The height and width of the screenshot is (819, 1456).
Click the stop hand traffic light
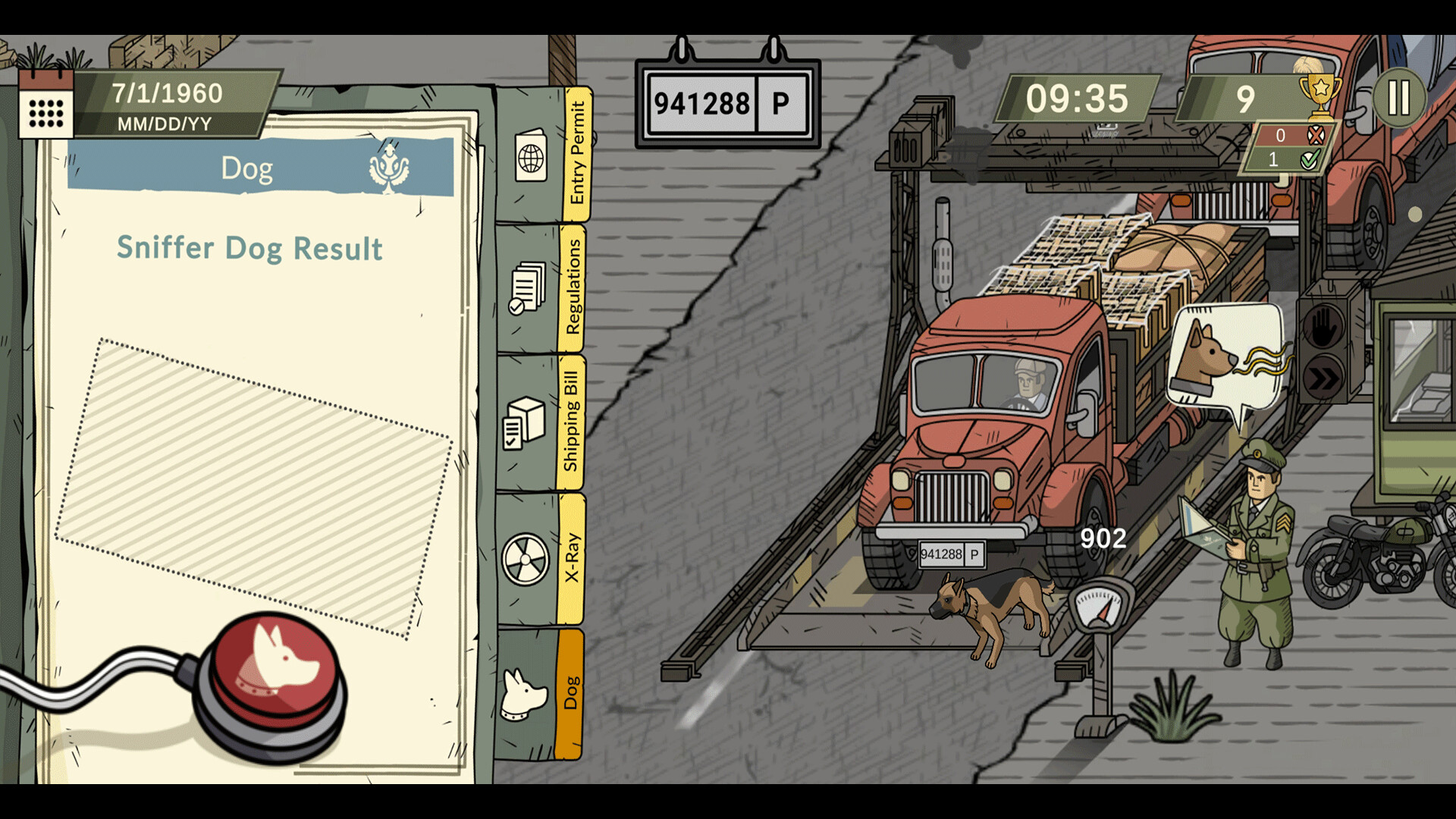[x=1323, y=327]
